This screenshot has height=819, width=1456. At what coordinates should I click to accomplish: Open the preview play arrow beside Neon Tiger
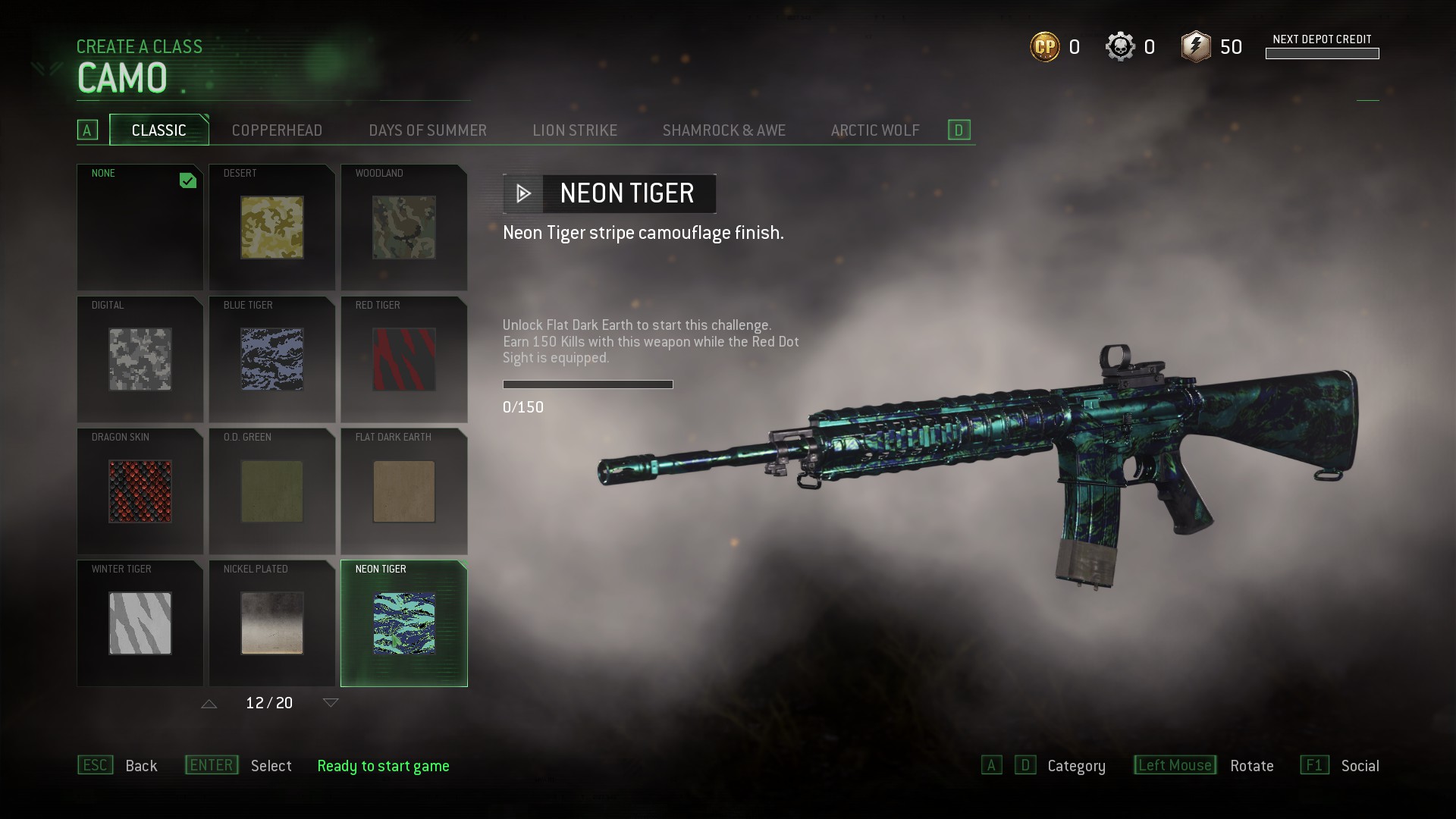pyautogui.click(x=522, y=193)
